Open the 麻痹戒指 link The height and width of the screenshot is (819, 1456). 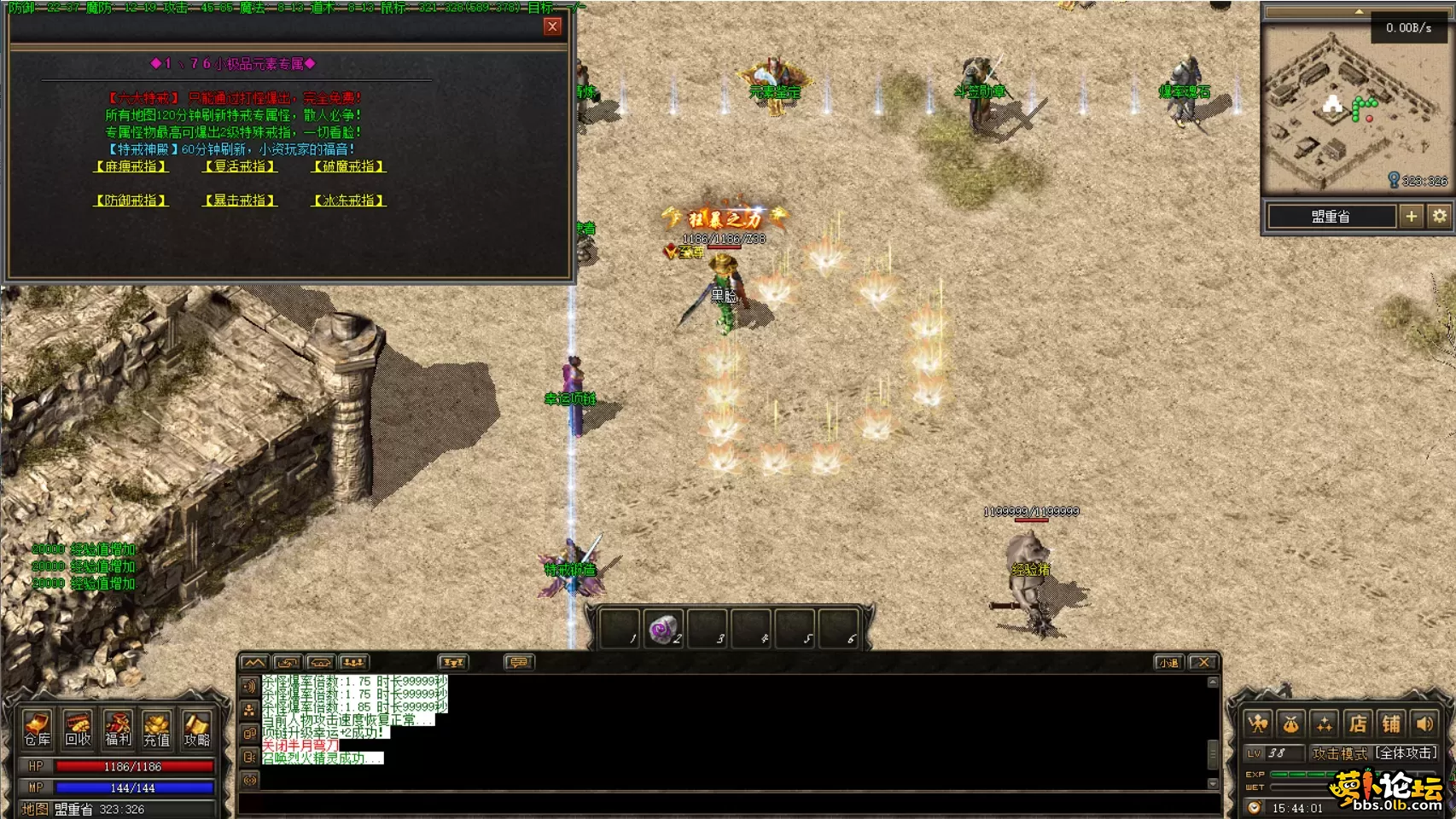coord(131,166)
